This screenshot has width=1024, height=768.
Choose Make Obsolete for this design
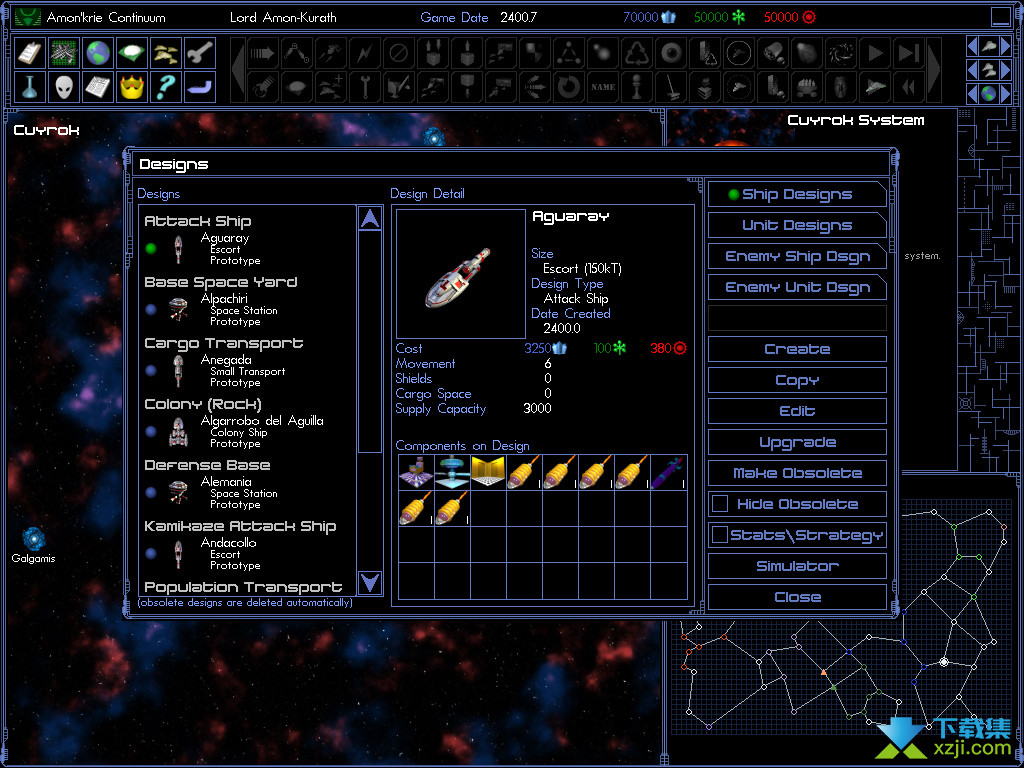coord(797,474)
